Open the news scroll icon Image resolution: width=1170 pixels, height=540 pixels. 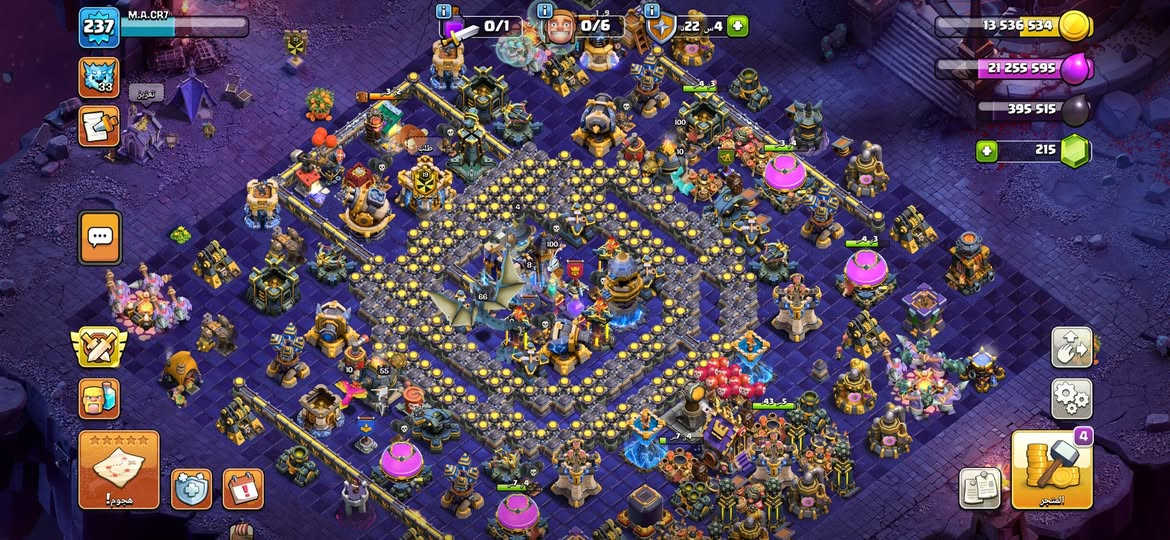pos(98,127)
